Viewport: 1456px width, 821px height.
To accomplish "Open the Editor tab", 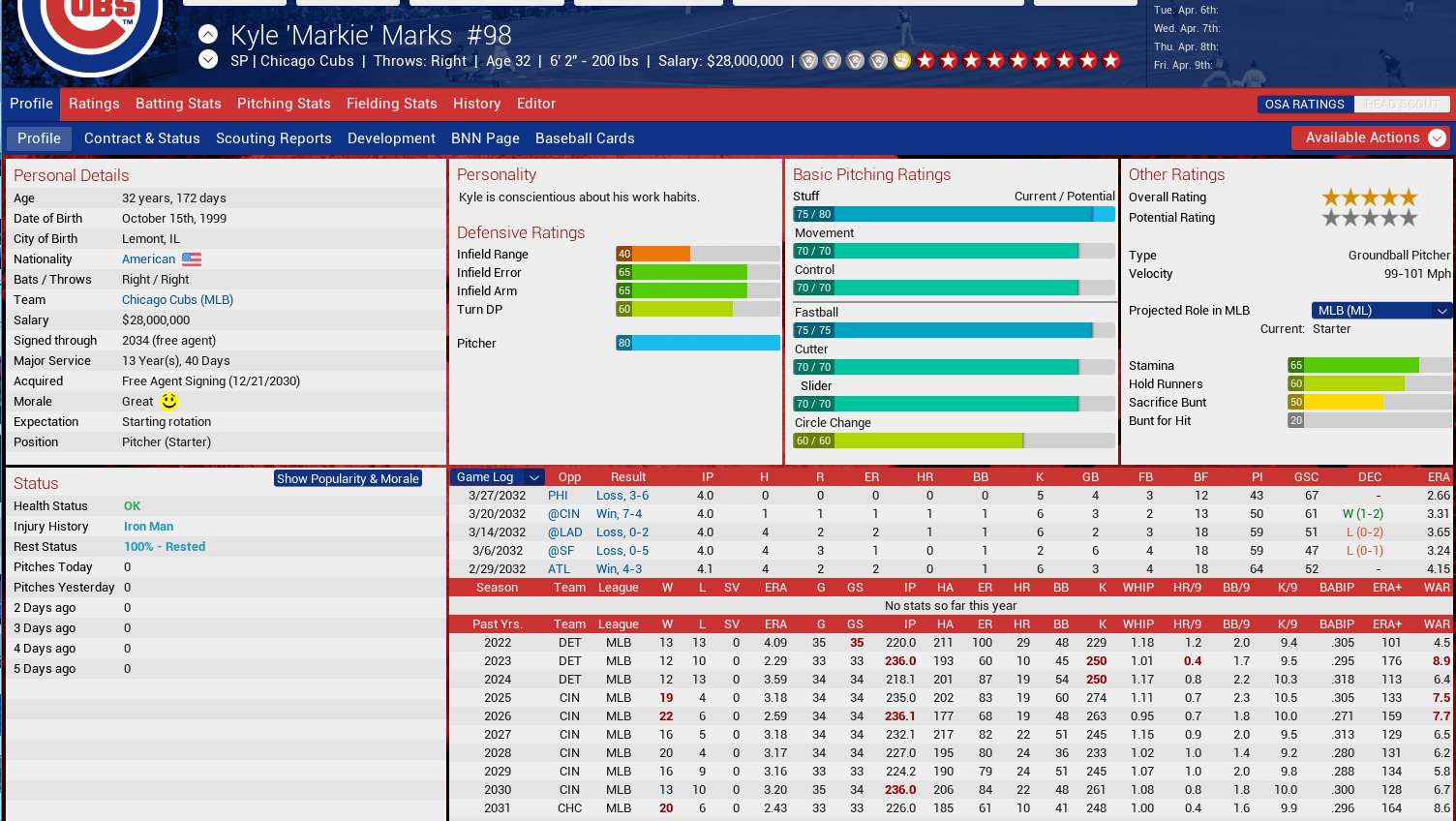I will coord(535,104).
